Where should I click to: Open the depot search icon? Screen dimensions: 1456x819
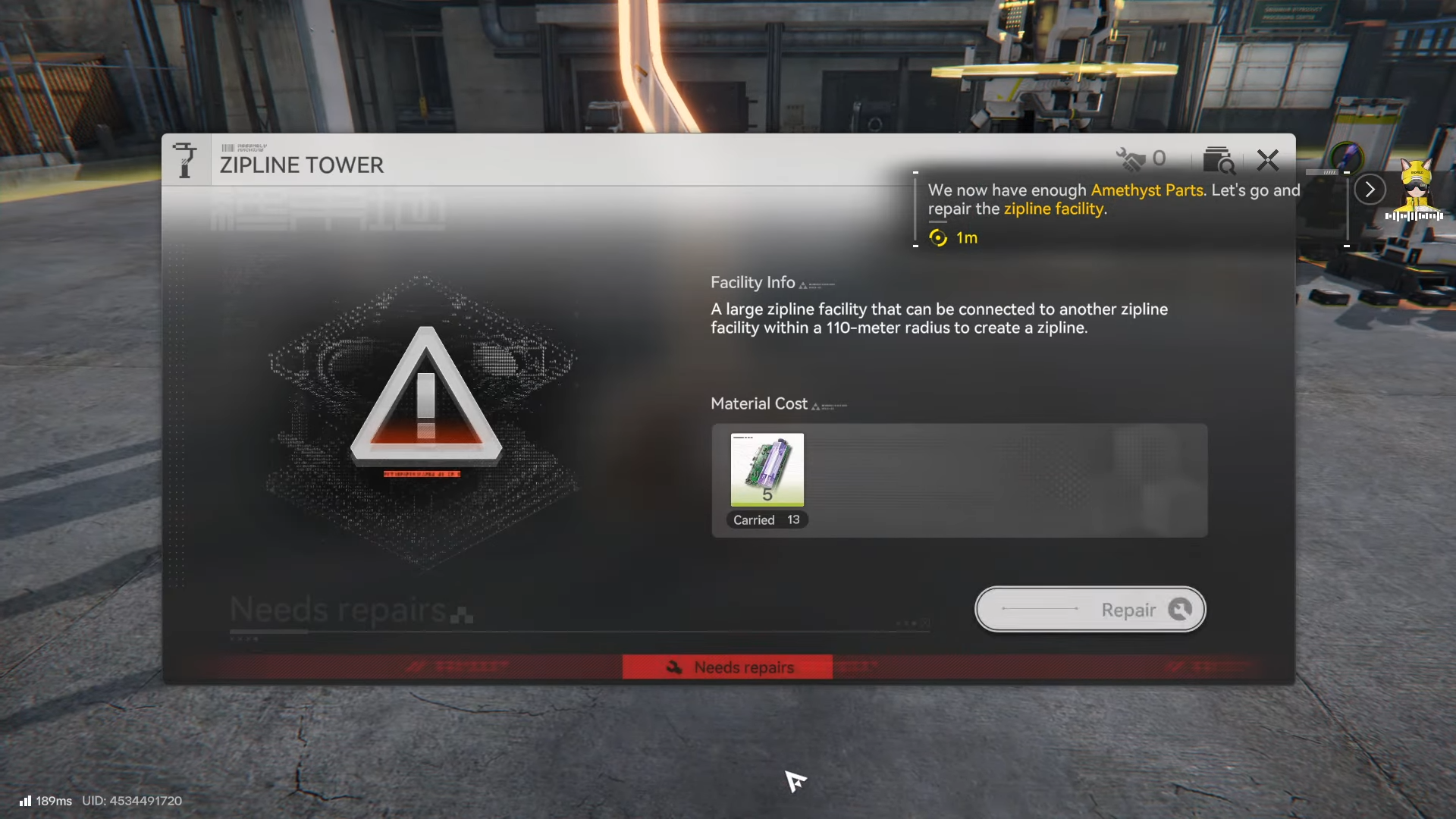point(1218,160)
